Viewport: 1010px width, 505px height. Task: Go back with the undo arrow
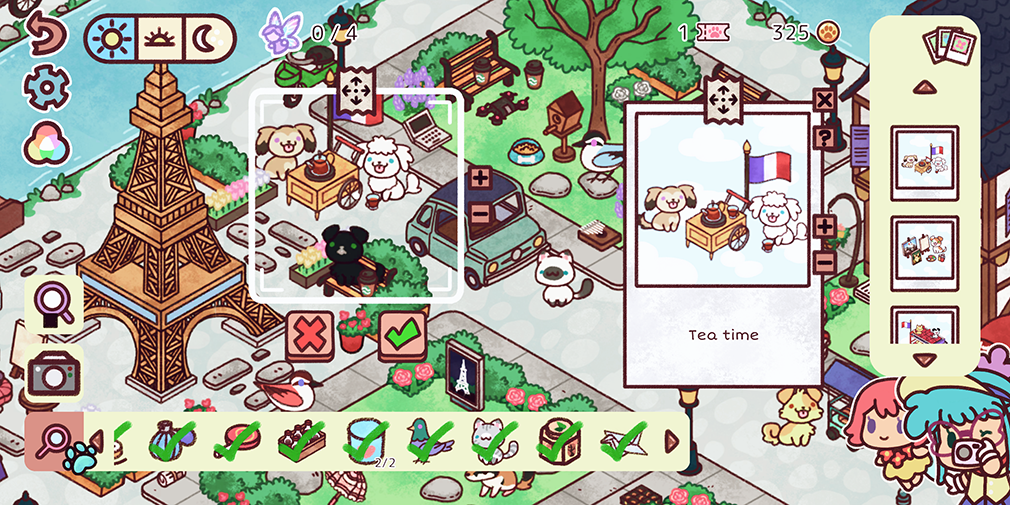44,35
